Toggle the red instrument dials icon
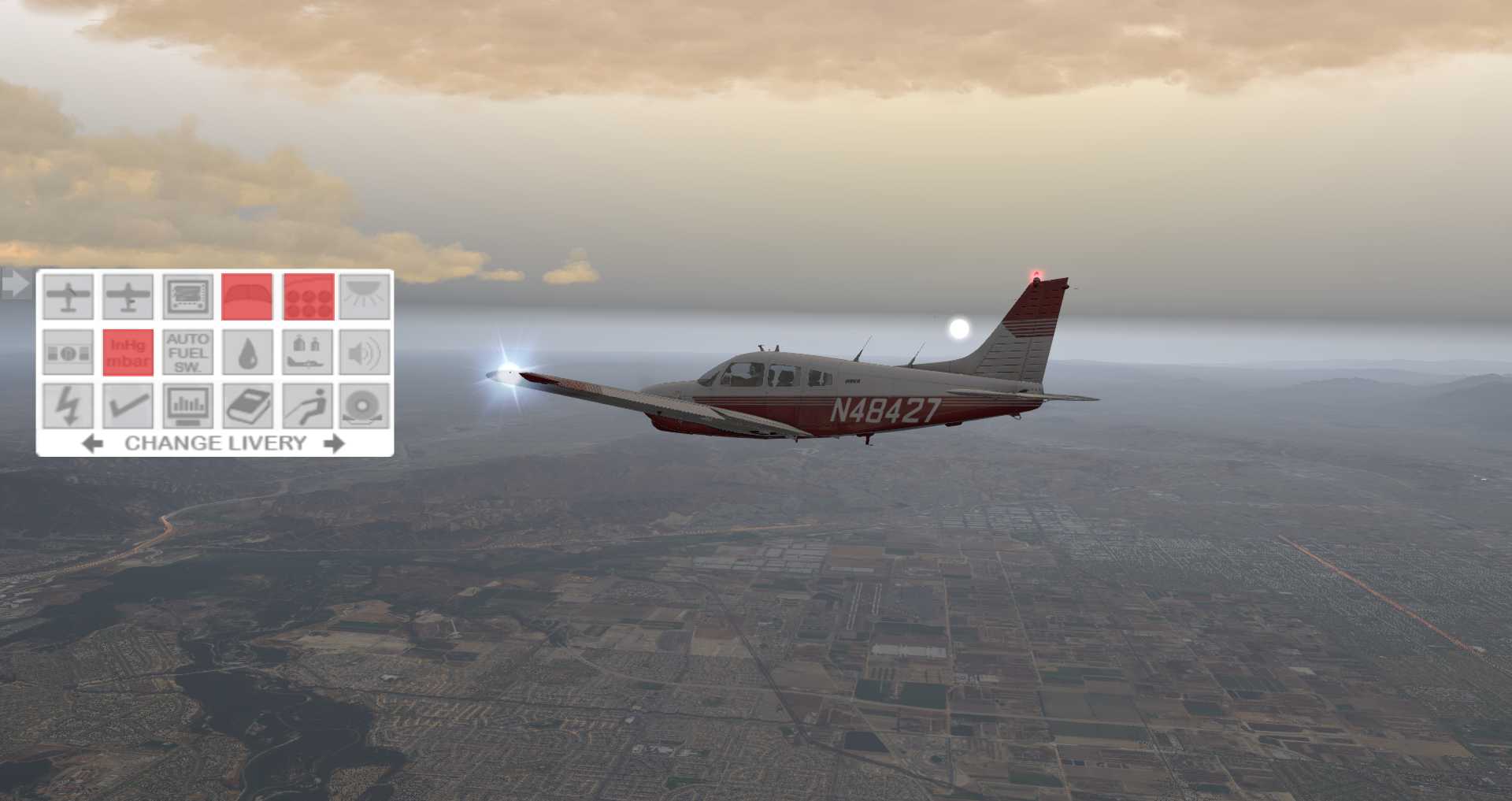This screenshot has width=1512, height=801. tap(308, 297)
